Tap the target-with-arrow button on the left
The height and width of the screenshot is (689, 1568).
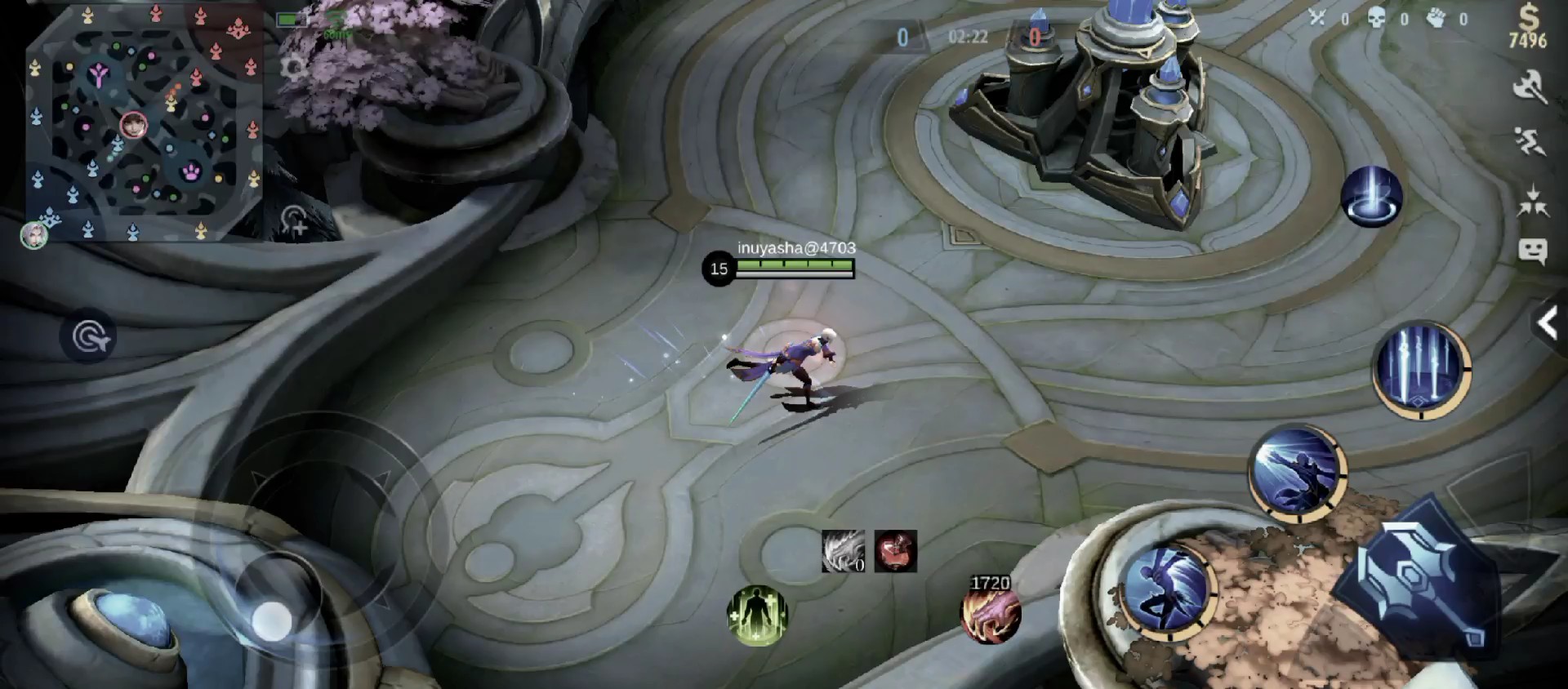tap(88, 336)
